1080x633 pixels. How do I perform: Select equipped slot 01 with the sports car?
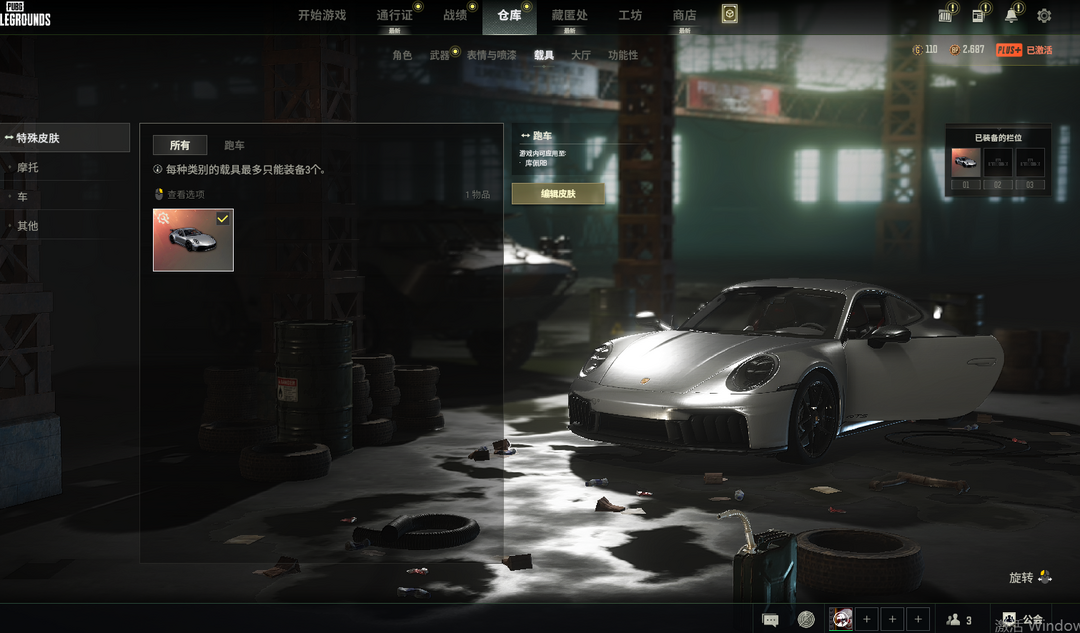(x=965, y=163)
